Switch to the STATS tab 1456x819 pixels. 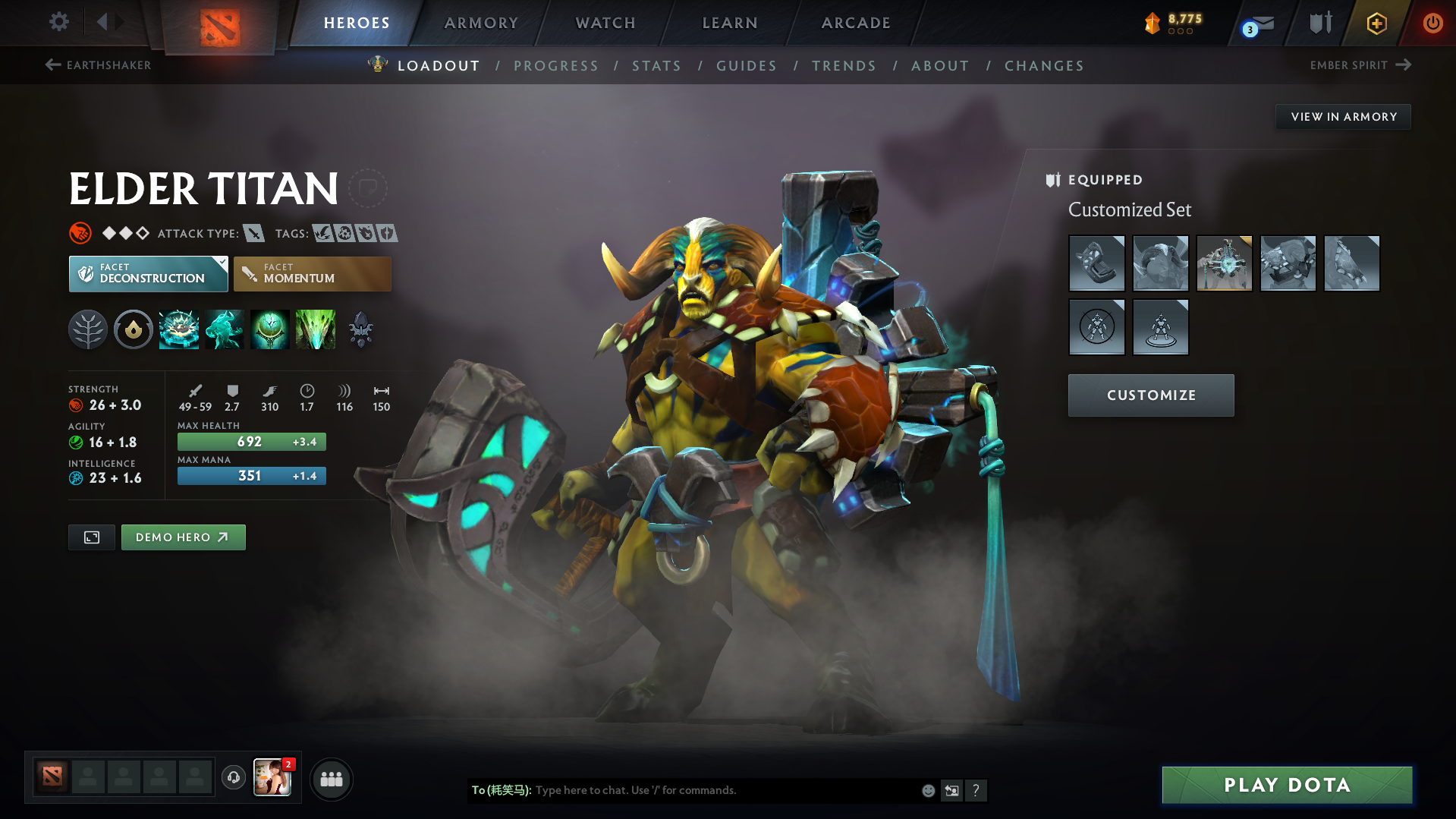click(x=656, y=66)
